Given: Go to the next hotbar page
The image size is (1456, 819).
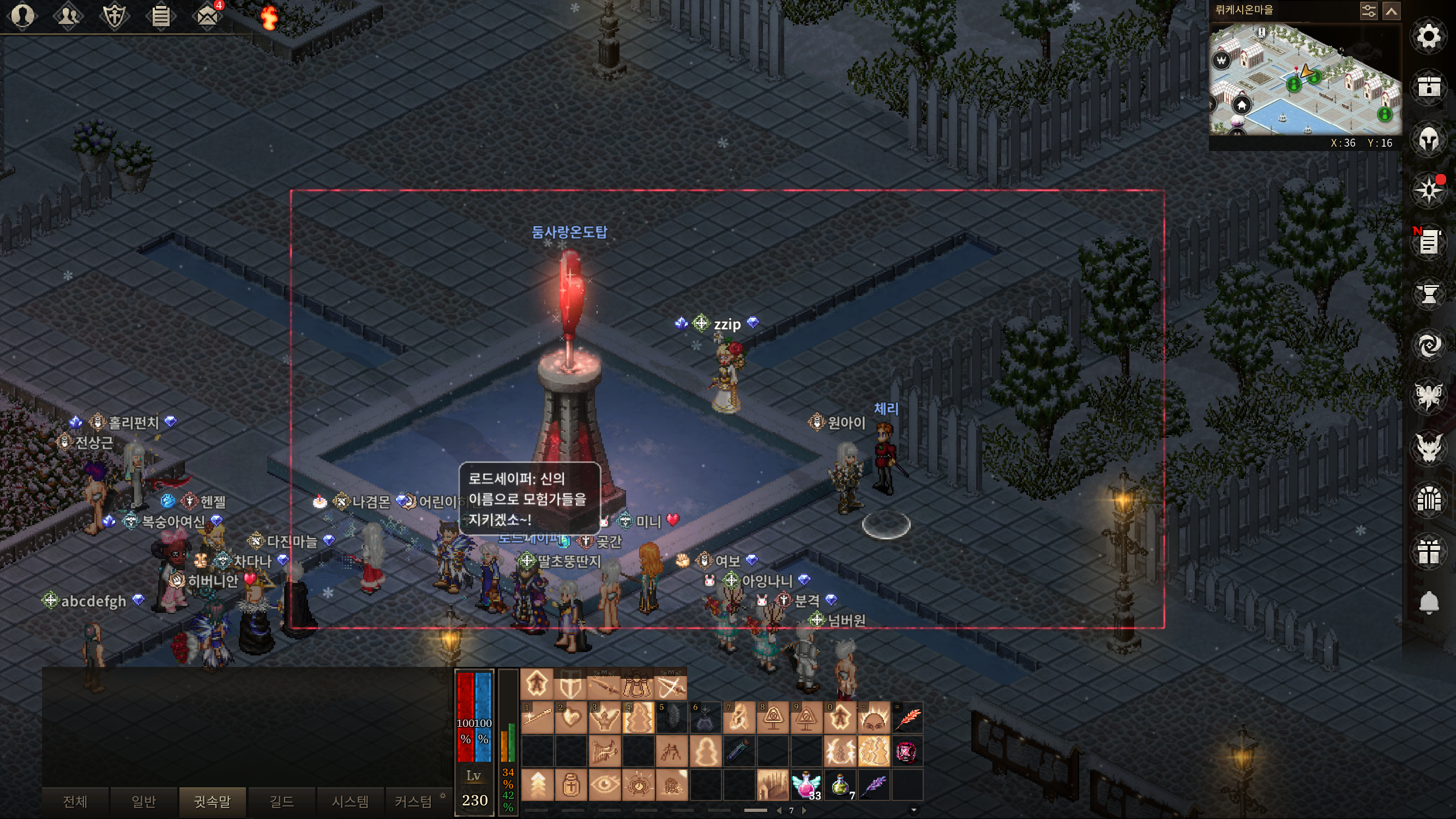Looking at the screenshot, I should click(x=804, y=810).
